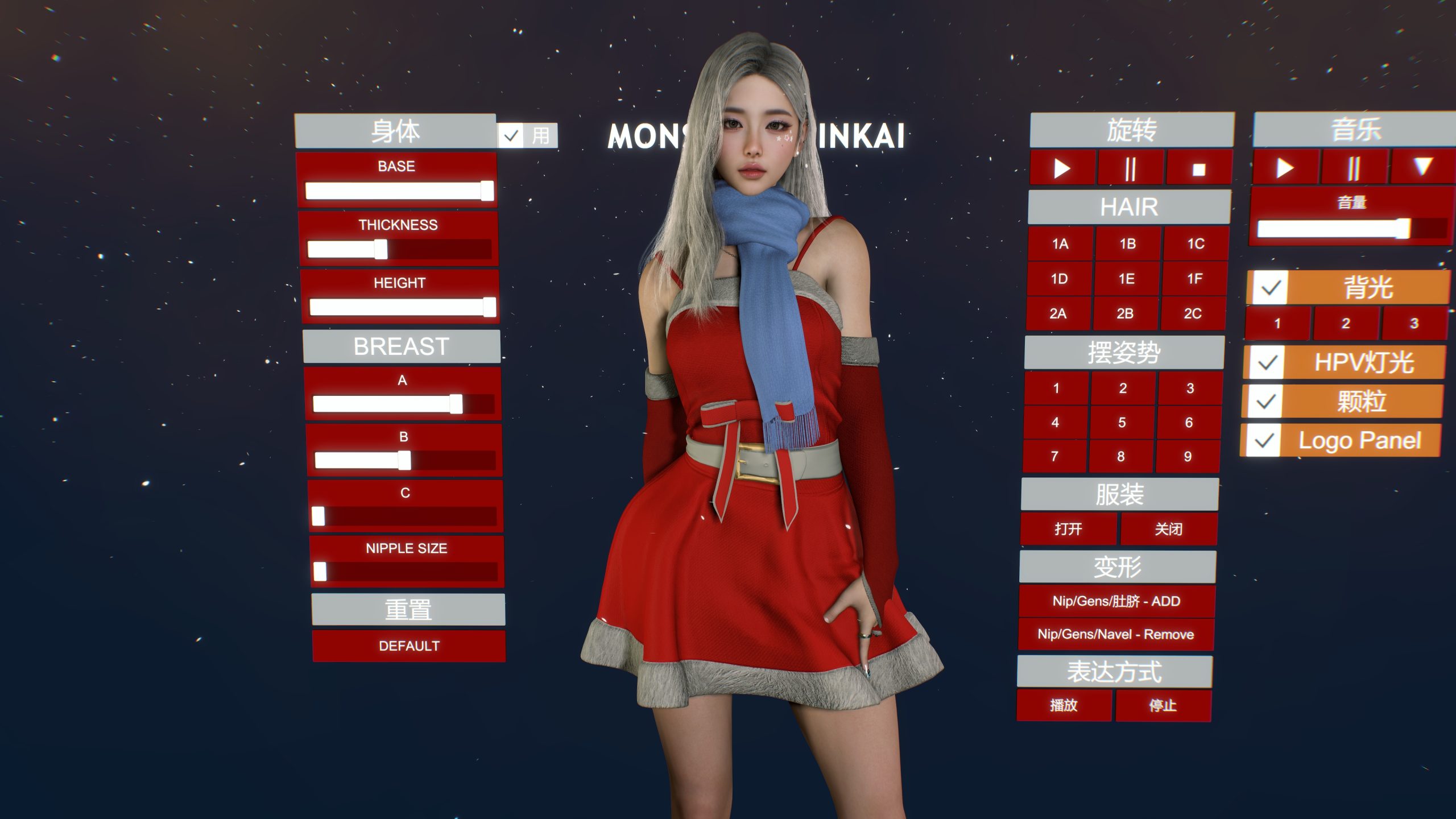Play the rotation animation
1456x819 pixels.
pos(1062,168)
